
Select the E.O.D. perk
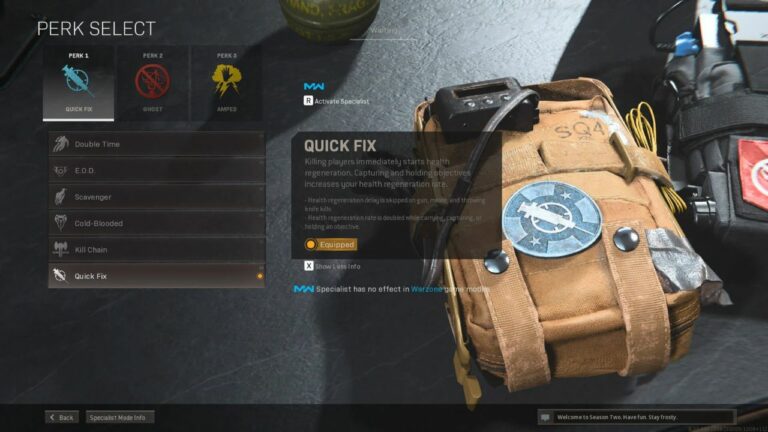tap(156, 171)
